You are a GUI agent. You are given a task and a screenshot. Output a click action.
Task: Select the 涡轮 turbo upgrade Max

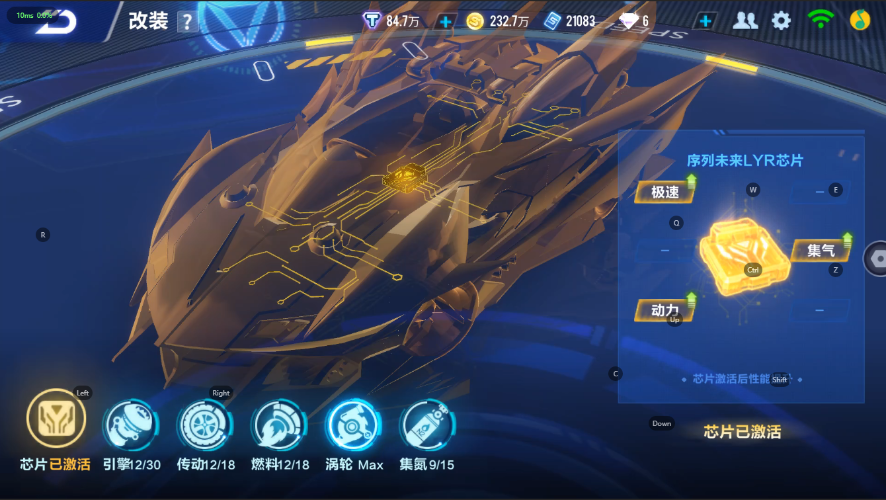[353, 425]
